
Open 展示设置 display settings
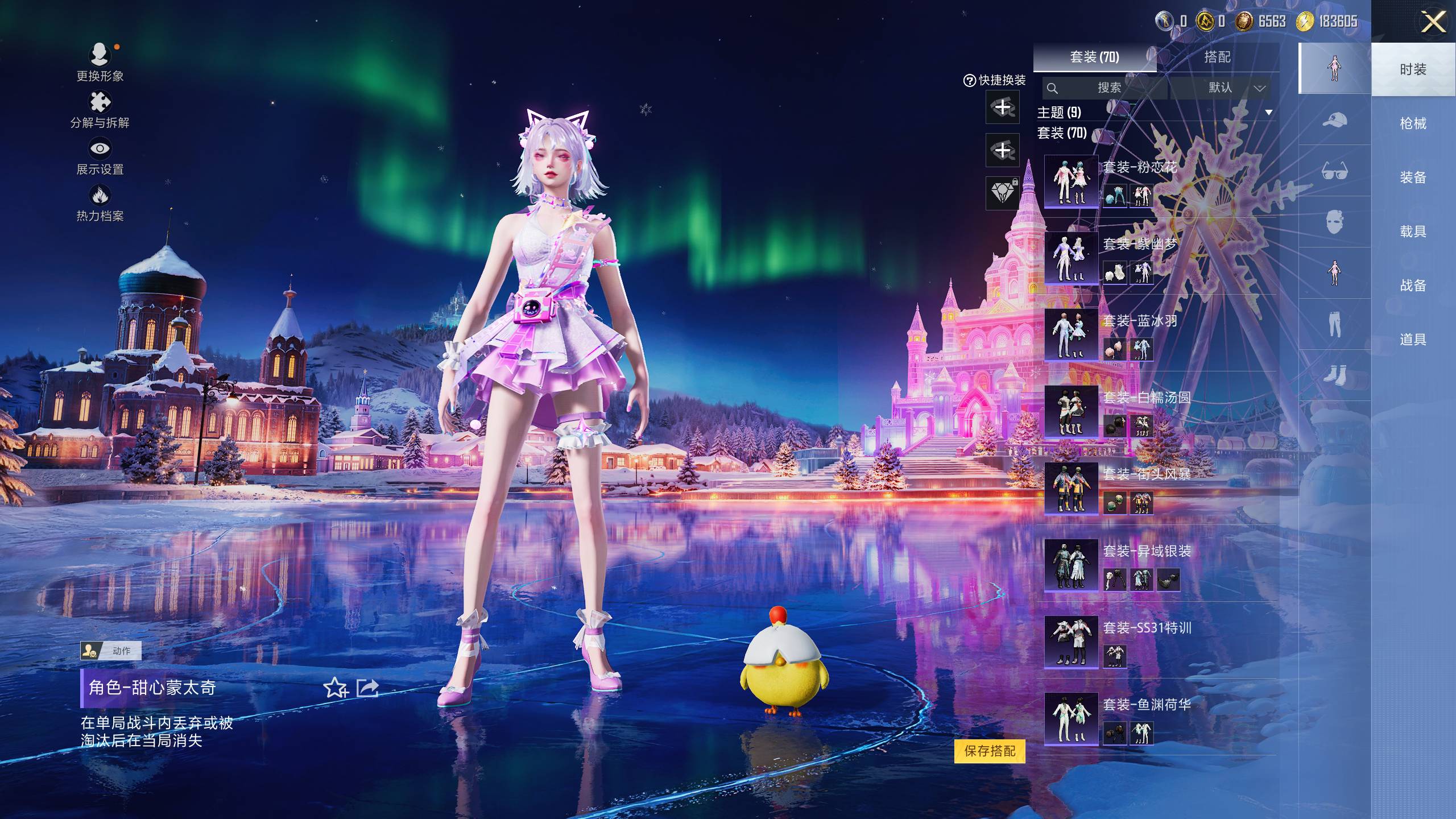[x=100, y=156]
